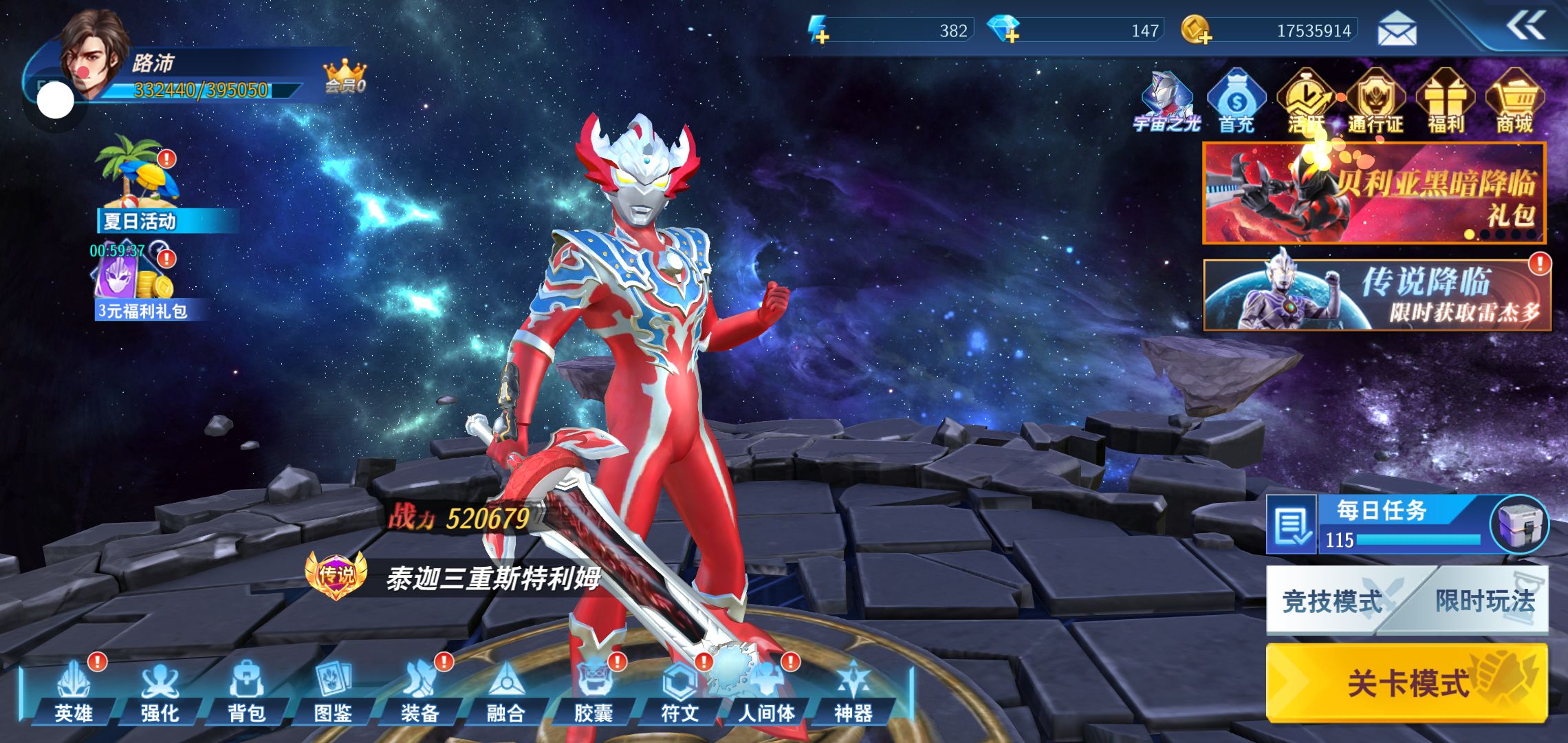
Task: Open the 夏日活动 summer event
Action: [x=141, y=184]
